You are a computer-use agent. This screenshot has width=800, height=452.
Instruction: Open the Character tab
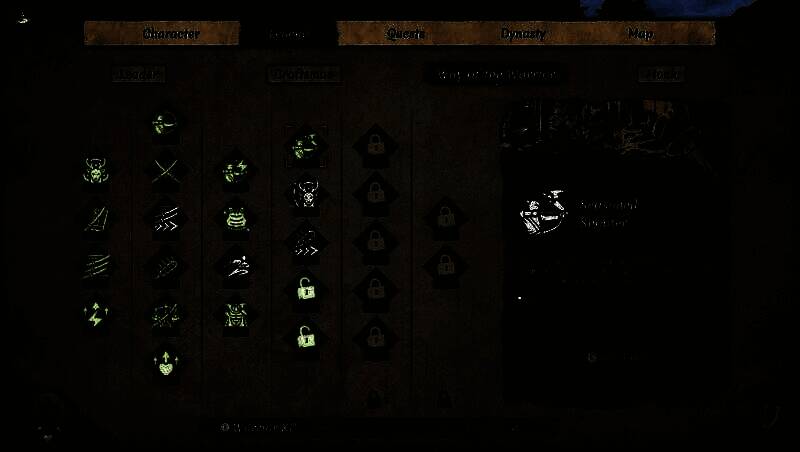[171, 34]
